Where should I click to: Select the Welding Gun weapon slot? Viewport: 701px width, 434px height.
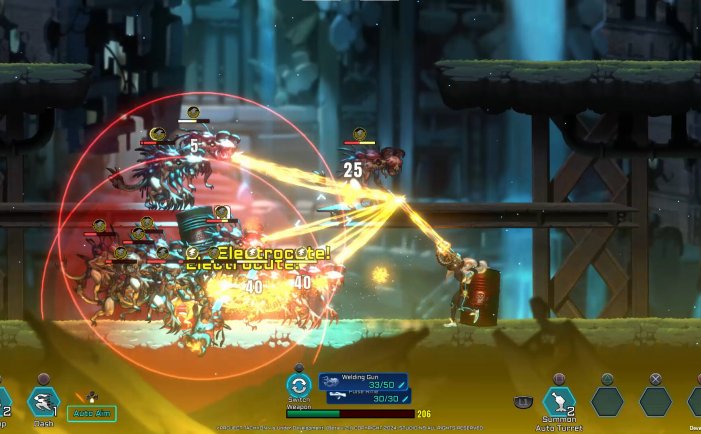point(363,381)
